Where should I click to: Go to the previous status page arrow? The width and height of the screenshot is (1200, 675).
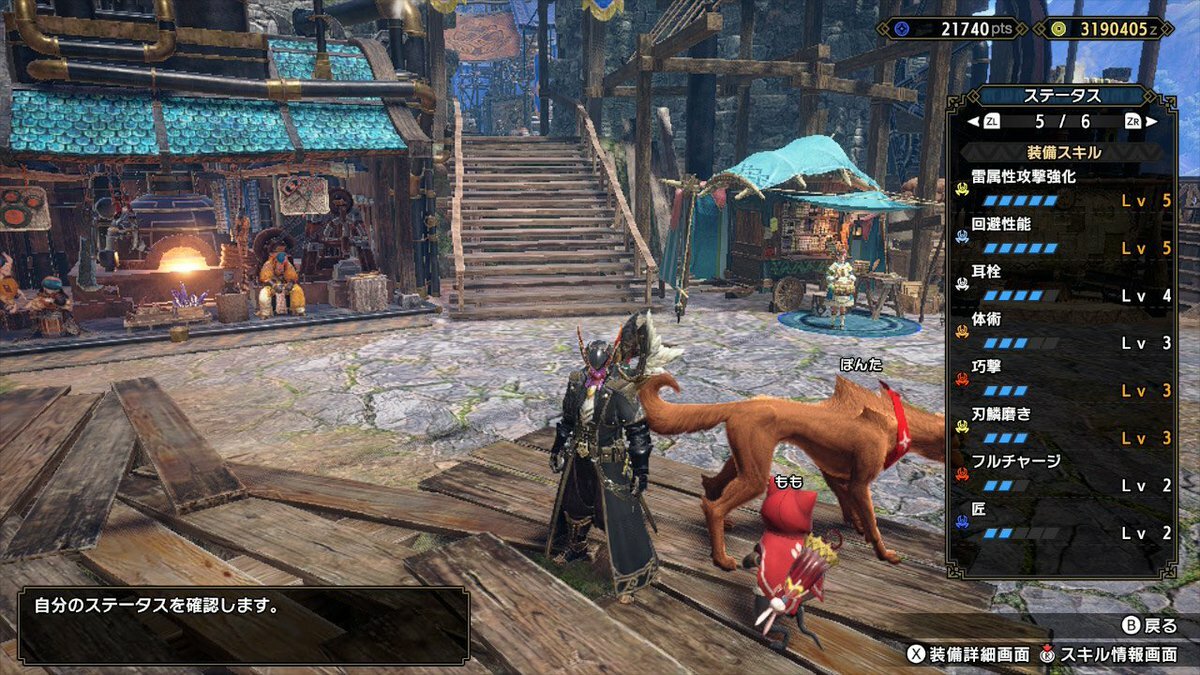[972, 122]
